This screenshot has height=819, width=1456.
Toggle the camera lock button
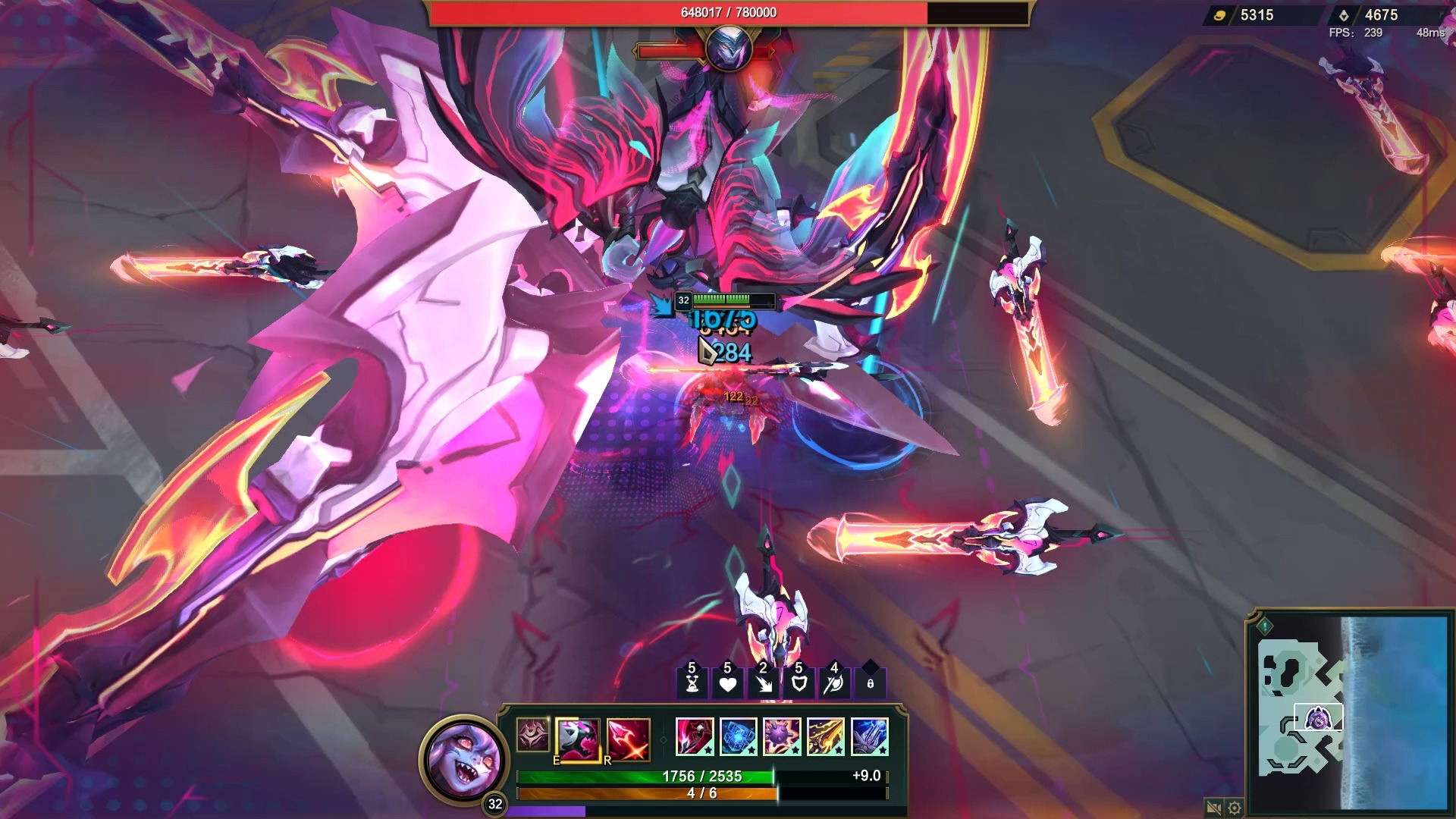coord(1213,808)
